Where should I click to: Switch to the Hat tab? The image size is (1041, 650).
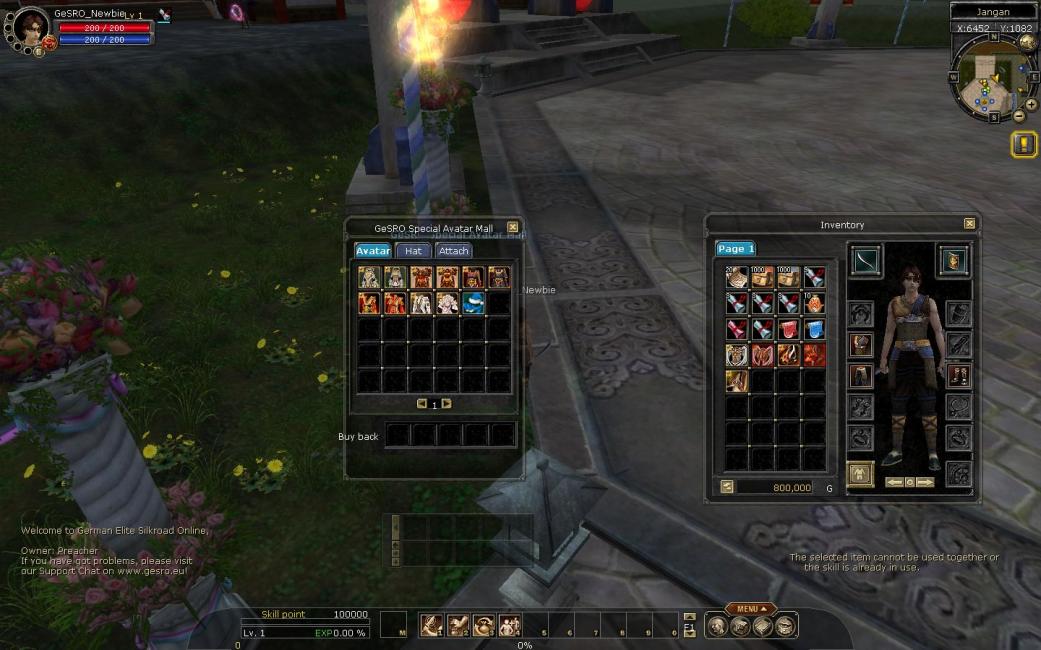pos(413,251)
